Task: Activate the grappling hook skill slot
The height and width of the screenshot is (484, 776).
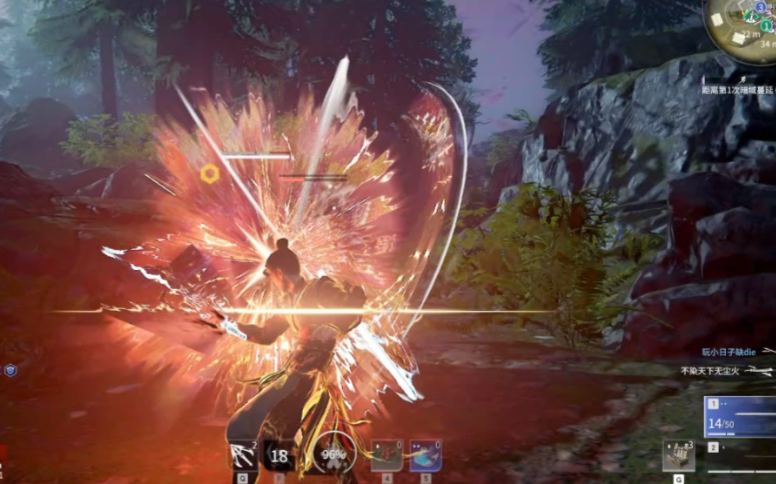Action: [243, 457]
